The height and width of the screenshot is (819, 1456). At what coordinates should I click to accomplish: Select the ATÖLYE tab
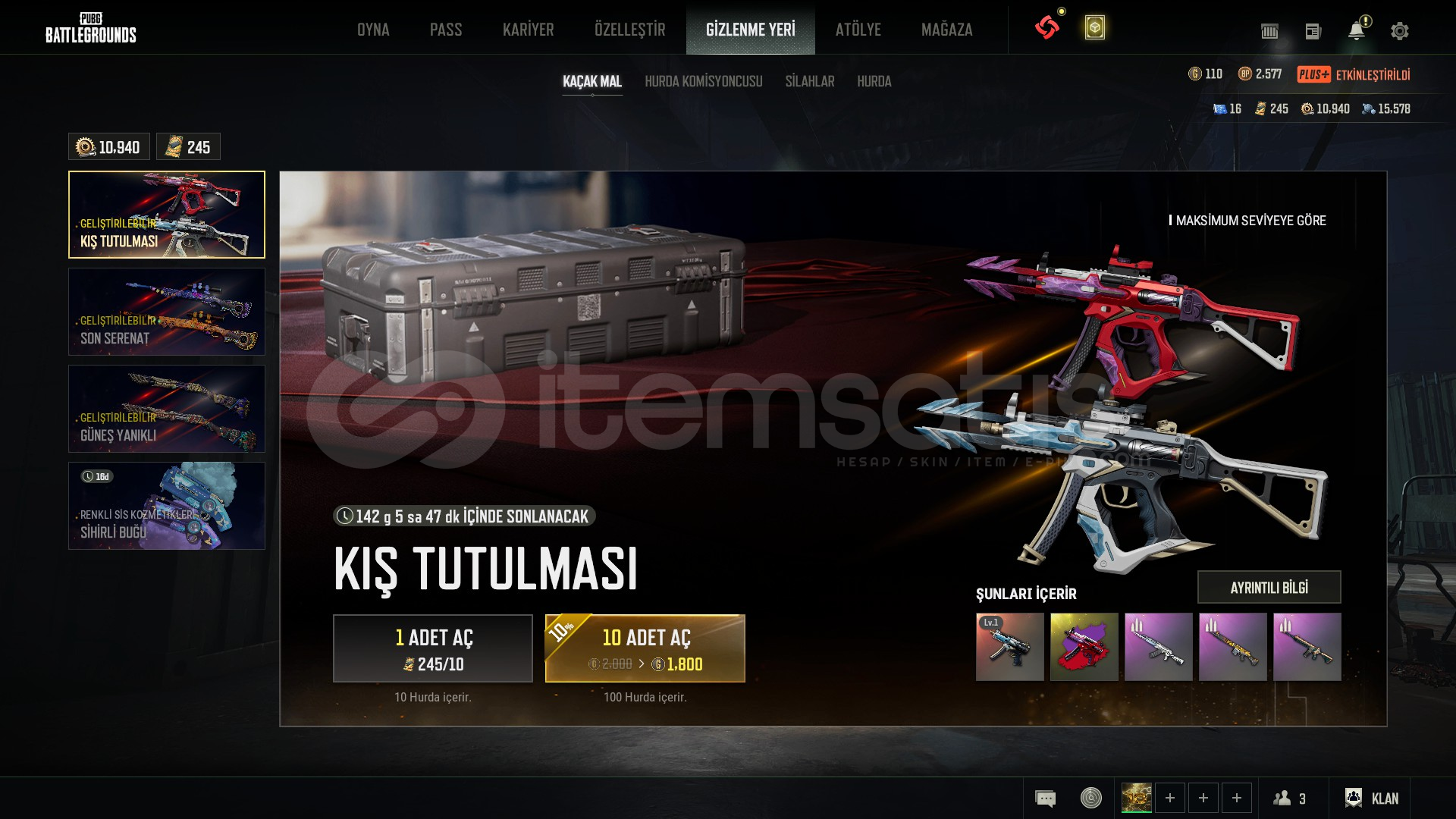coord(858,30)
